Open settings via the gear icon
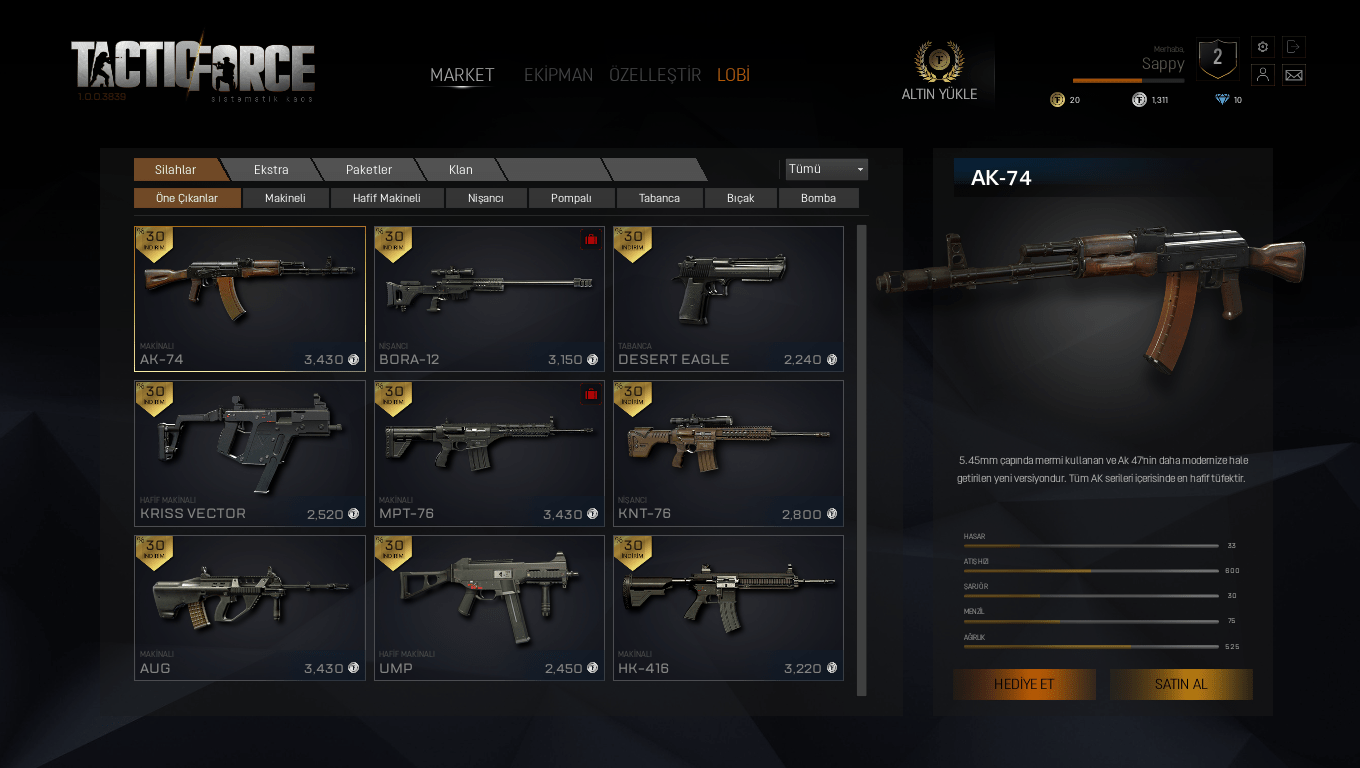 1263,47
